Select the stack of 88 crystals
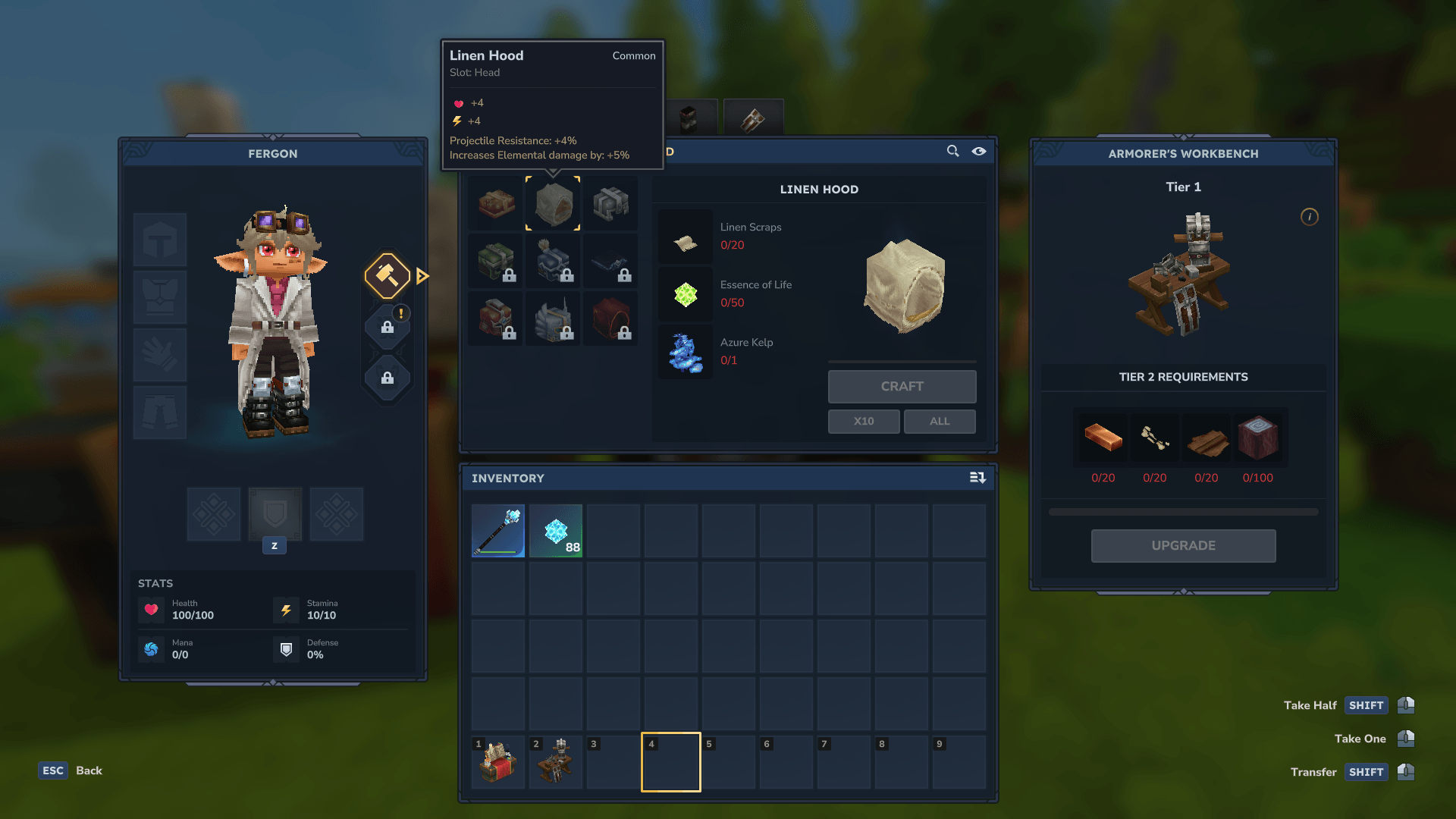 [556, 531]
